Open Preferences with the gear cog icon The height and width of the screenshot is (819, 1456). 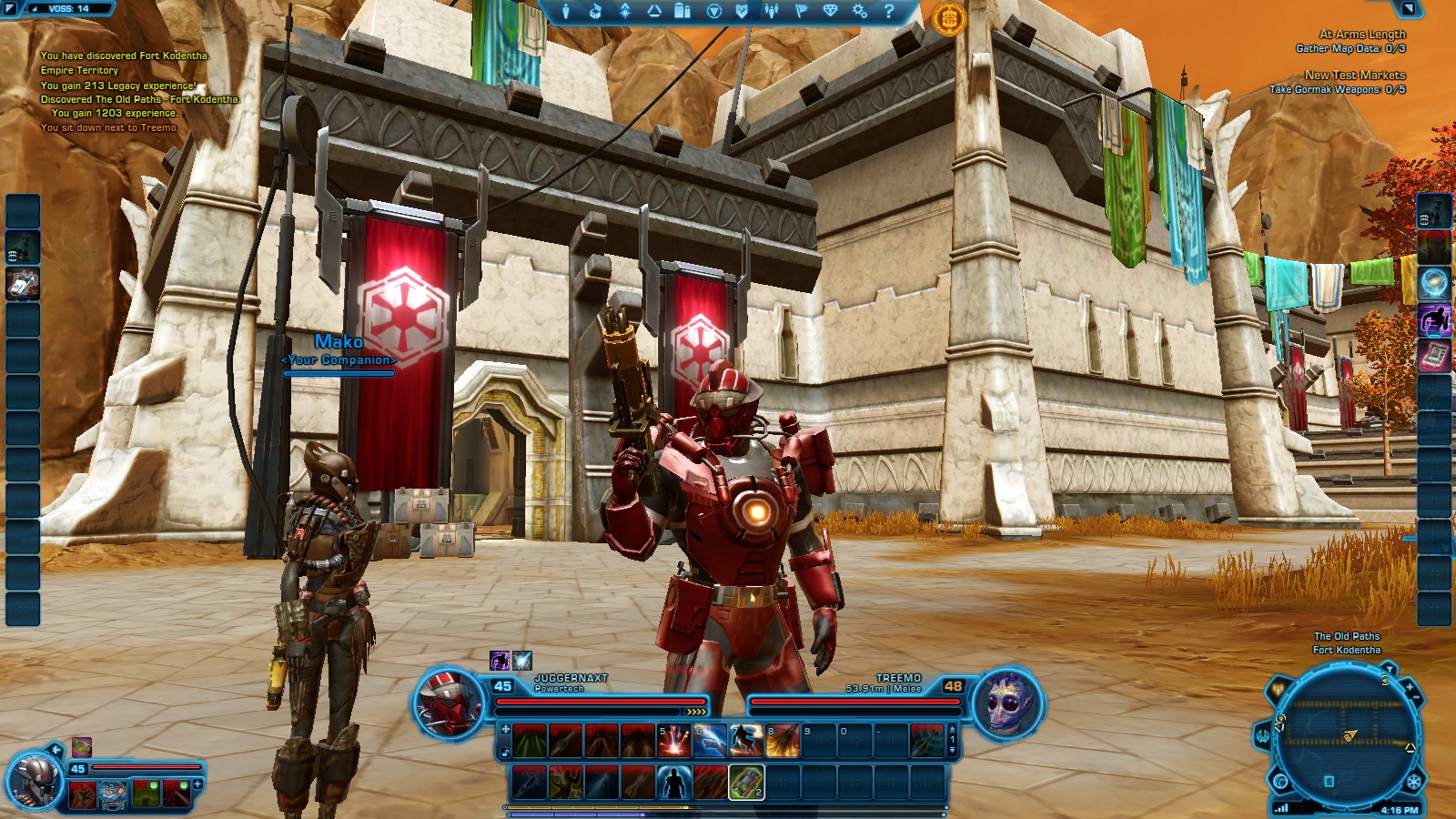click(859, 12)
